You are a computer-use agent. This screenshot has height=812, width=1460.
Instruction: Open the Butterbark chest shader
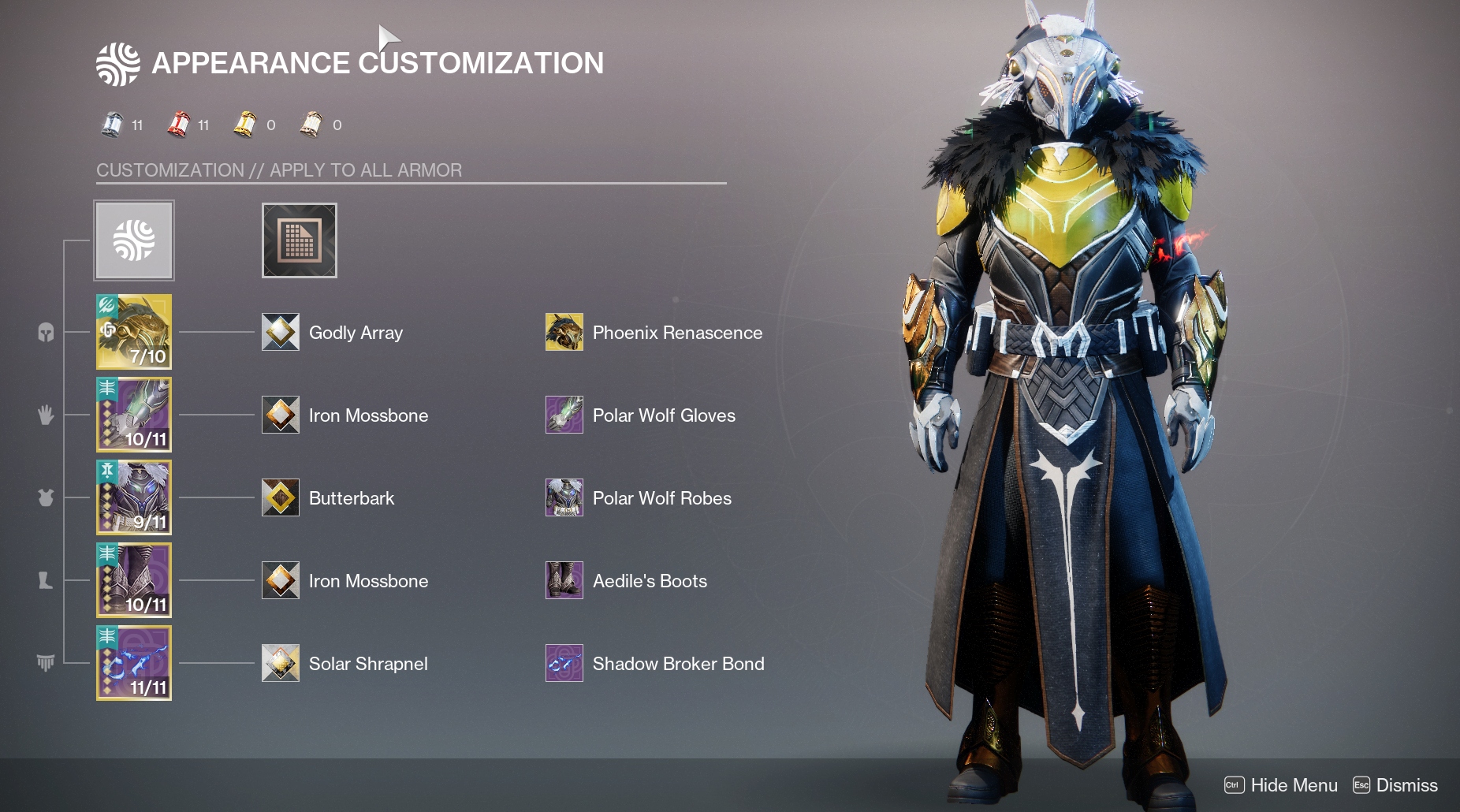click(x=281, y=497)
